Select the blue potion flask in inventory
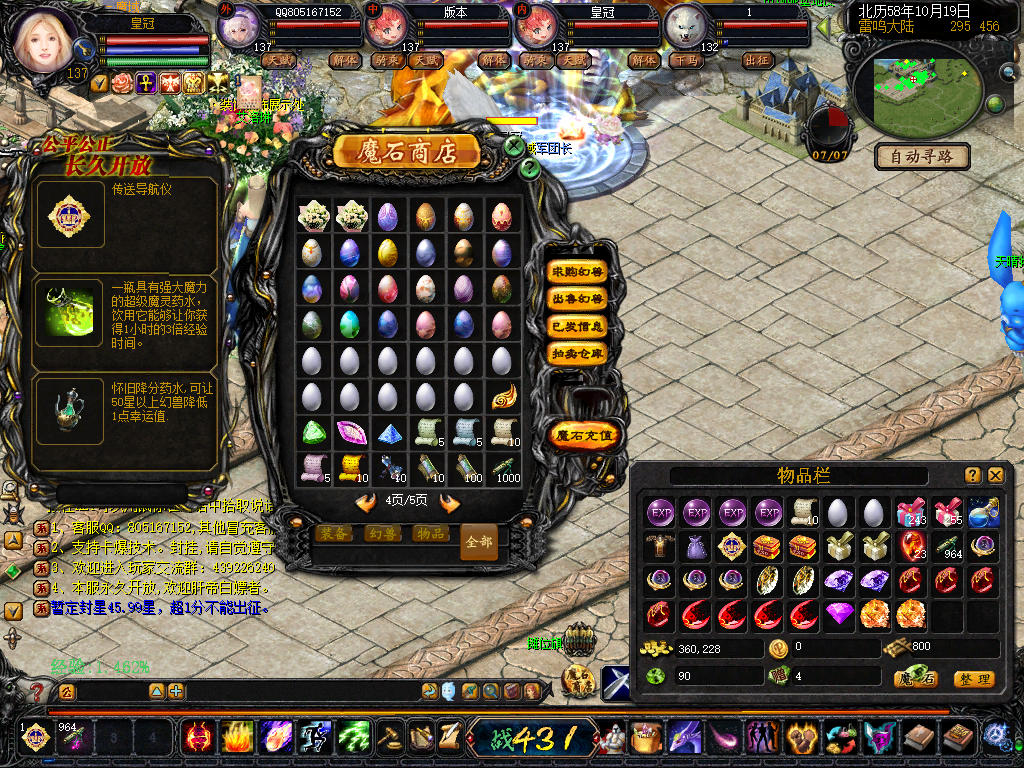 983,513
